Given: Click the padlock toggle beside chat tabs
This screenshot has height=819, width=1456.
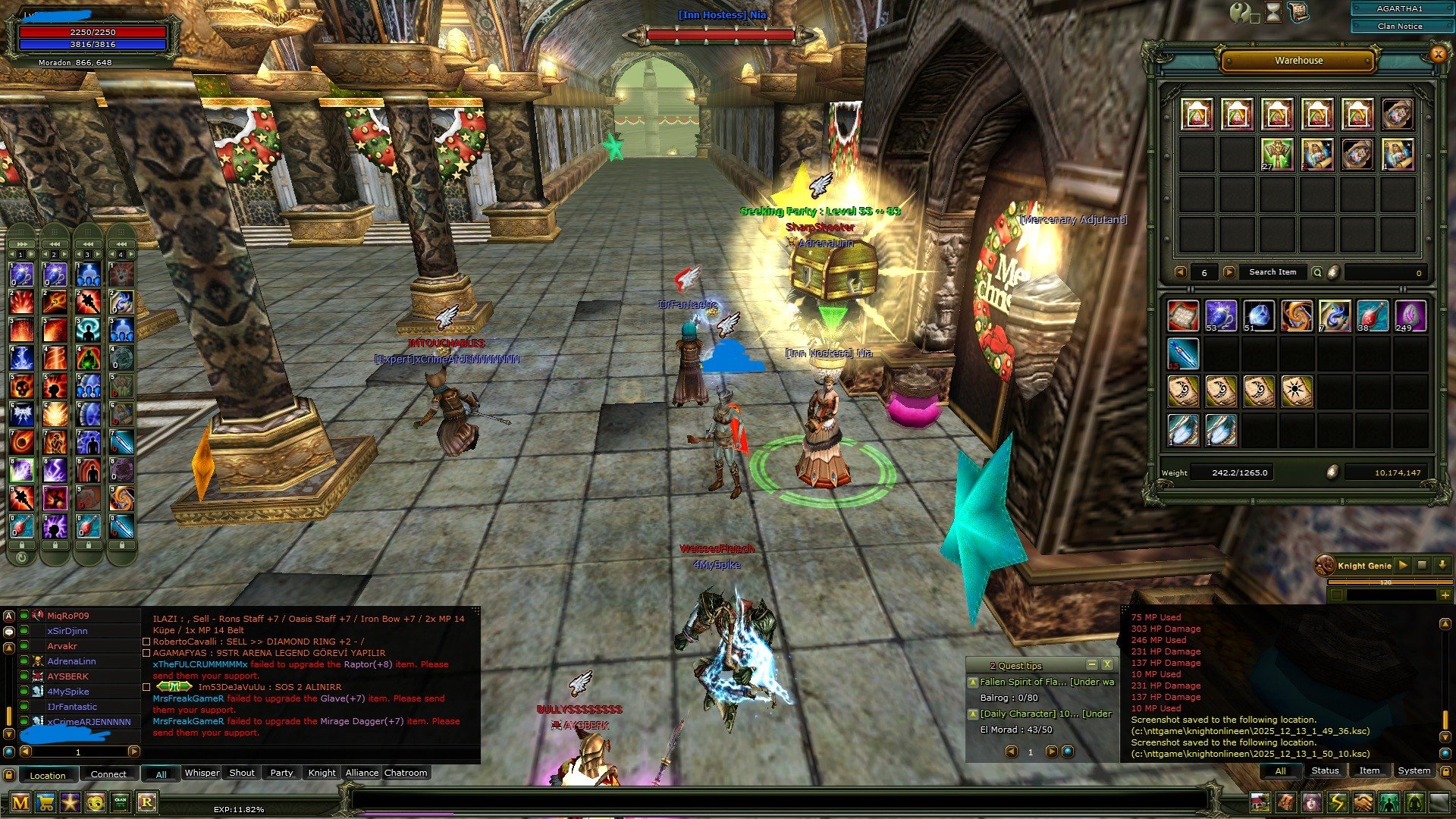Looking at the screenshot, I should (x=8, y=773).
